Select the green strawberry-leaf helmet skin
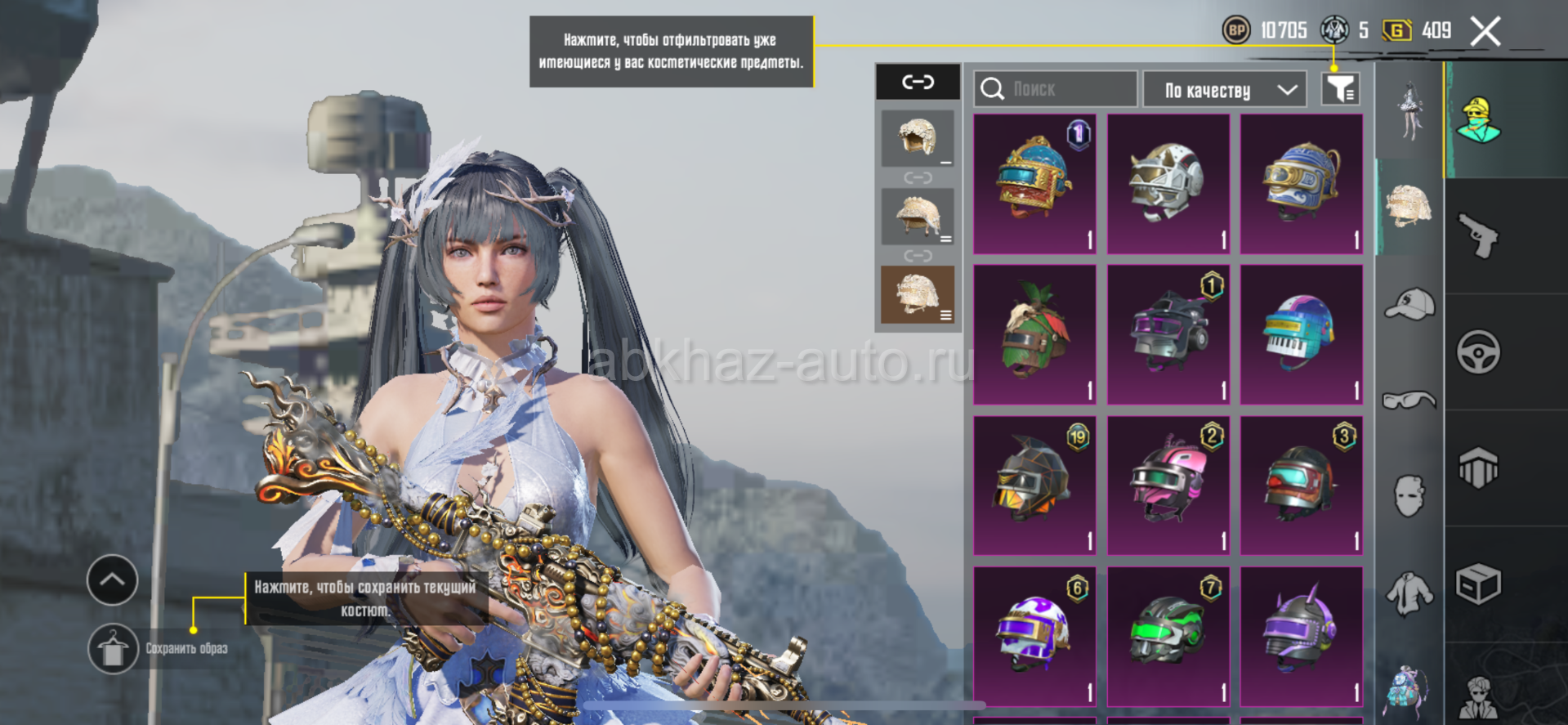Screen dimensions: 1568x725 coord(1034,334)
